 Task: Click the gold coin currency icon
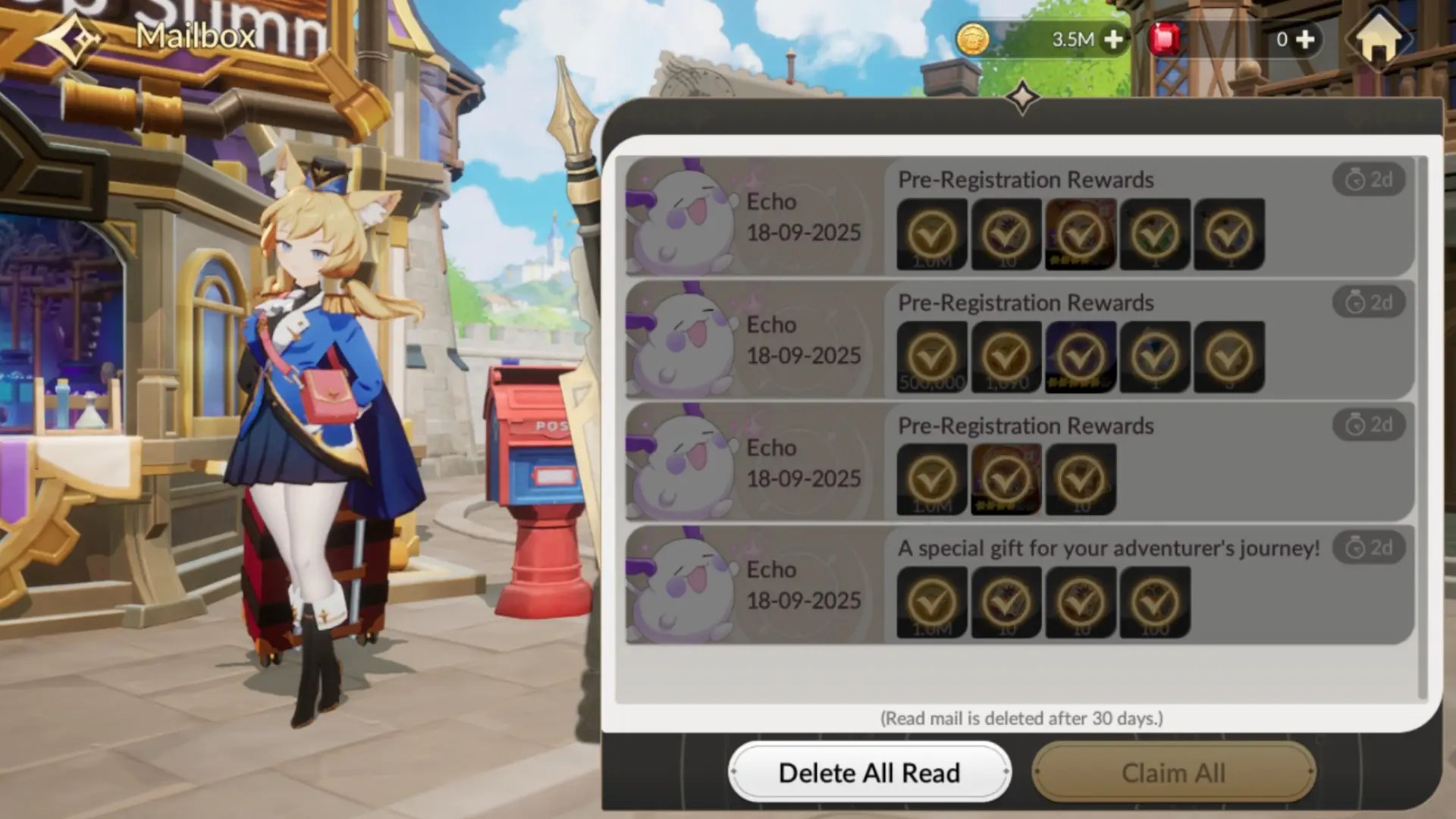click(x=973, y=39)
